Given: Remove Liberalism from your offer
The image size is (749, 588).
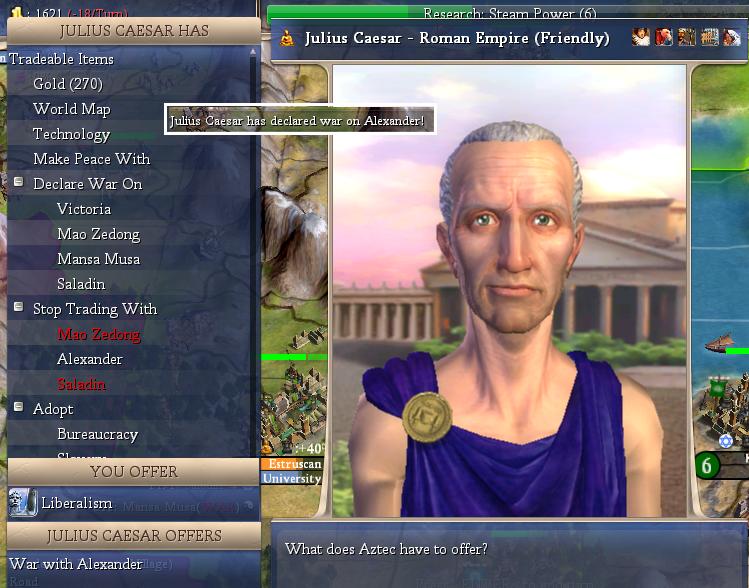Looking at the screenshot, I should coord(76,503).
